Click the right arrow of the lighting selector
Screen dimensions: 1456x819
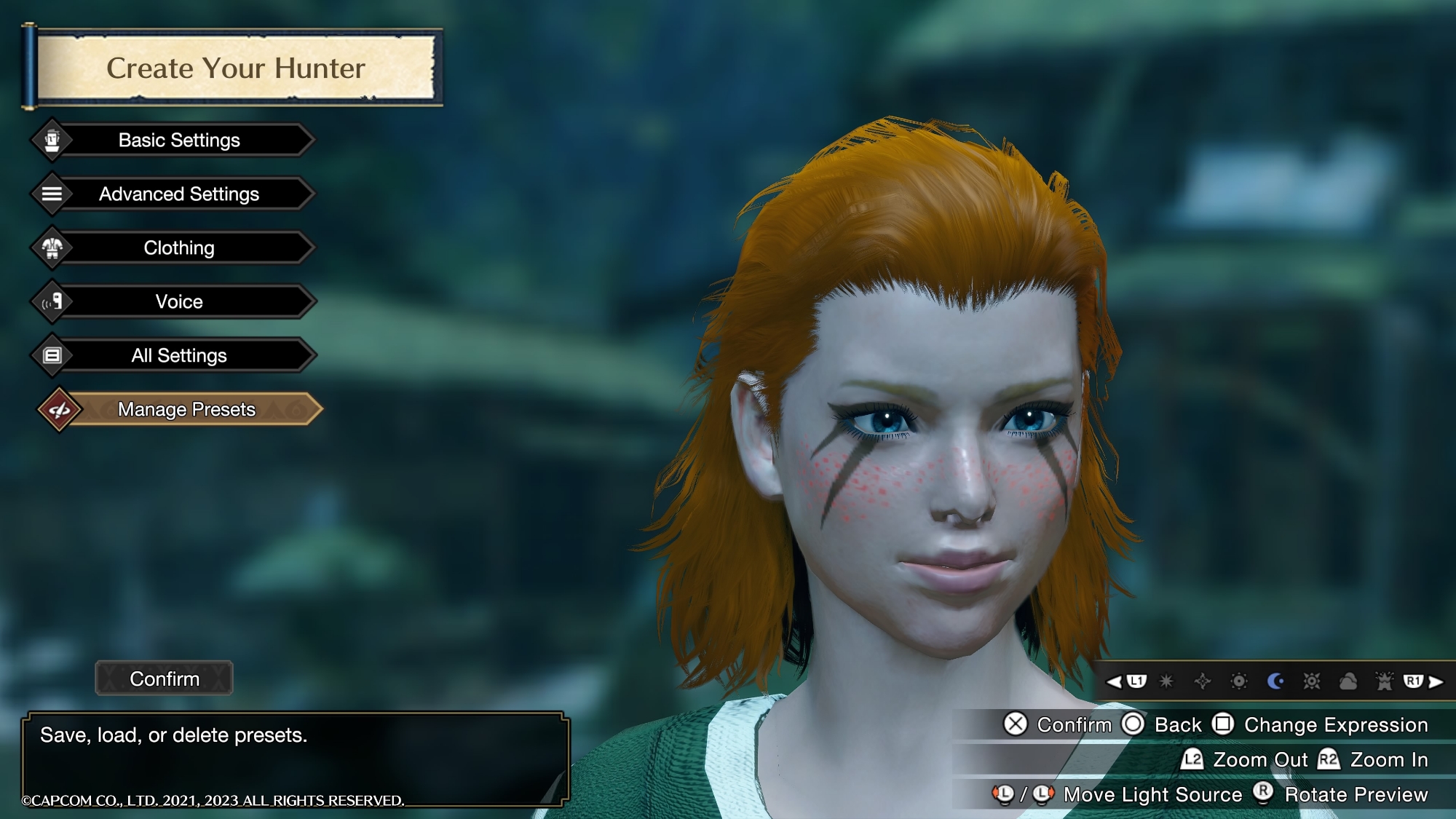(1436, 681)
